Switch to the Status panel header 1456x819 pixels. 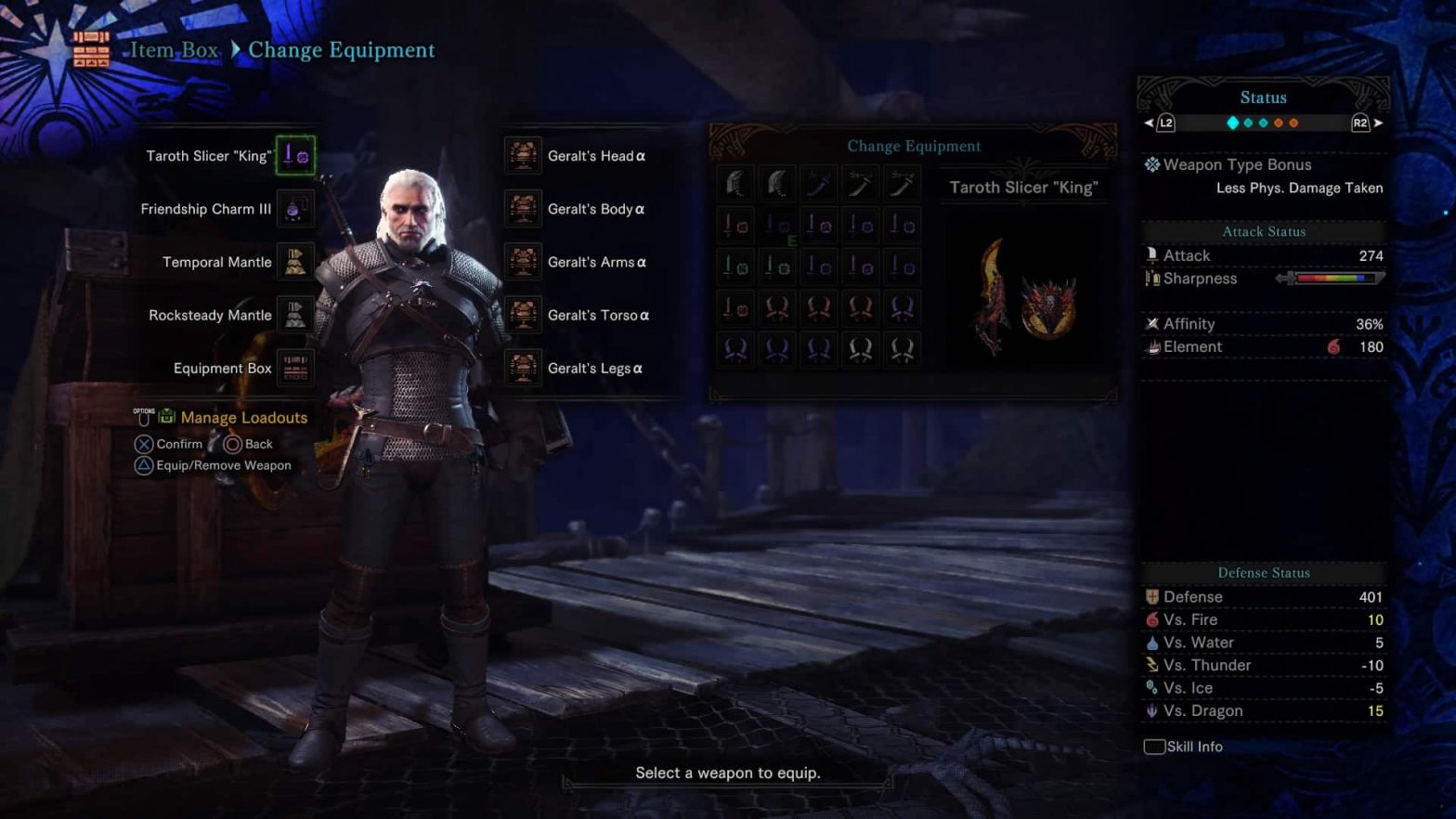tap(1263, 97)
